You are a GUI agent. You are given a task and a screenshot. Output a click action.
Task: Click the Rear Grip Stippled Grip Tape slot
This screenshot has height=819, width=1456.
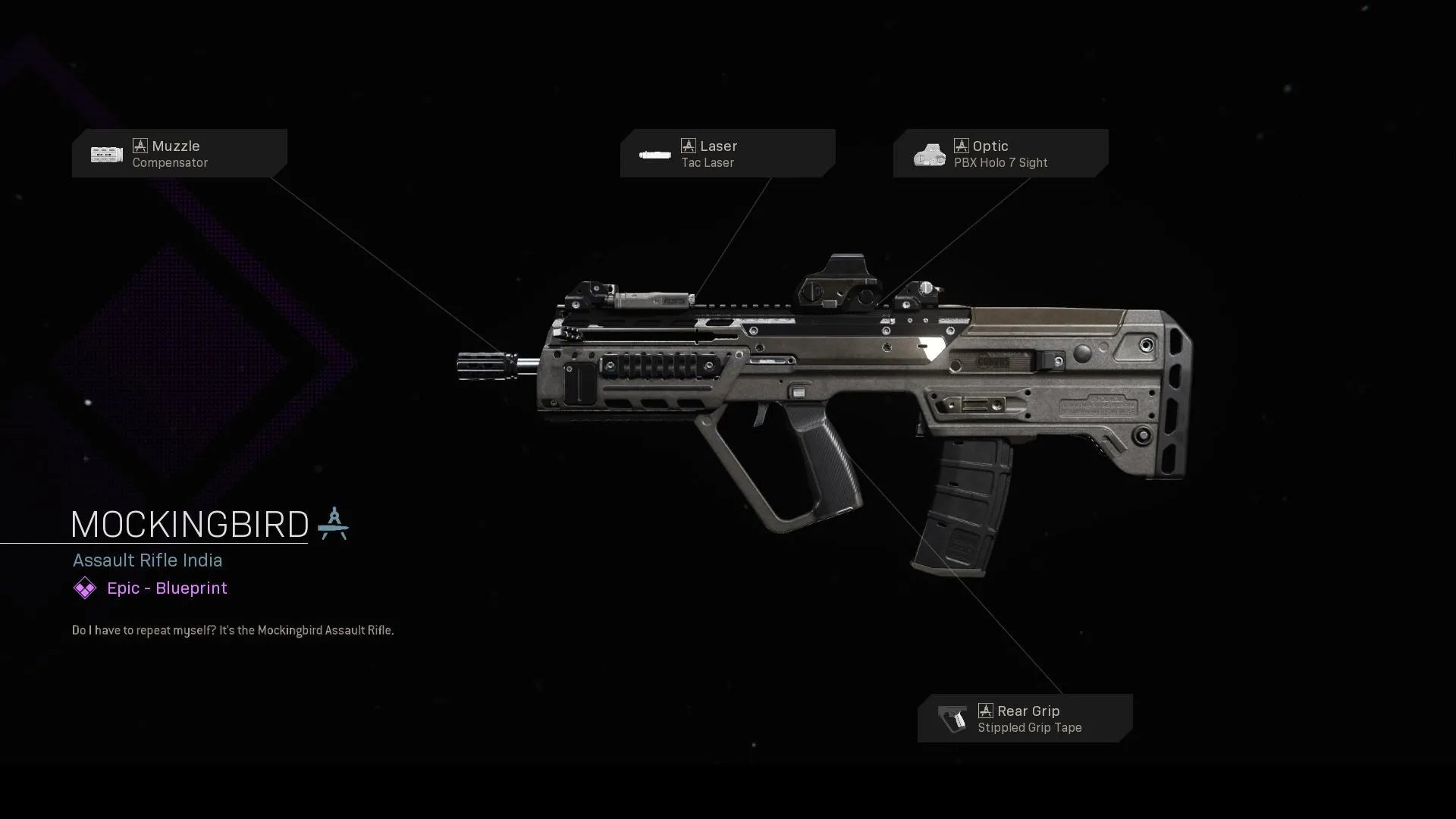click(1025, 718)
